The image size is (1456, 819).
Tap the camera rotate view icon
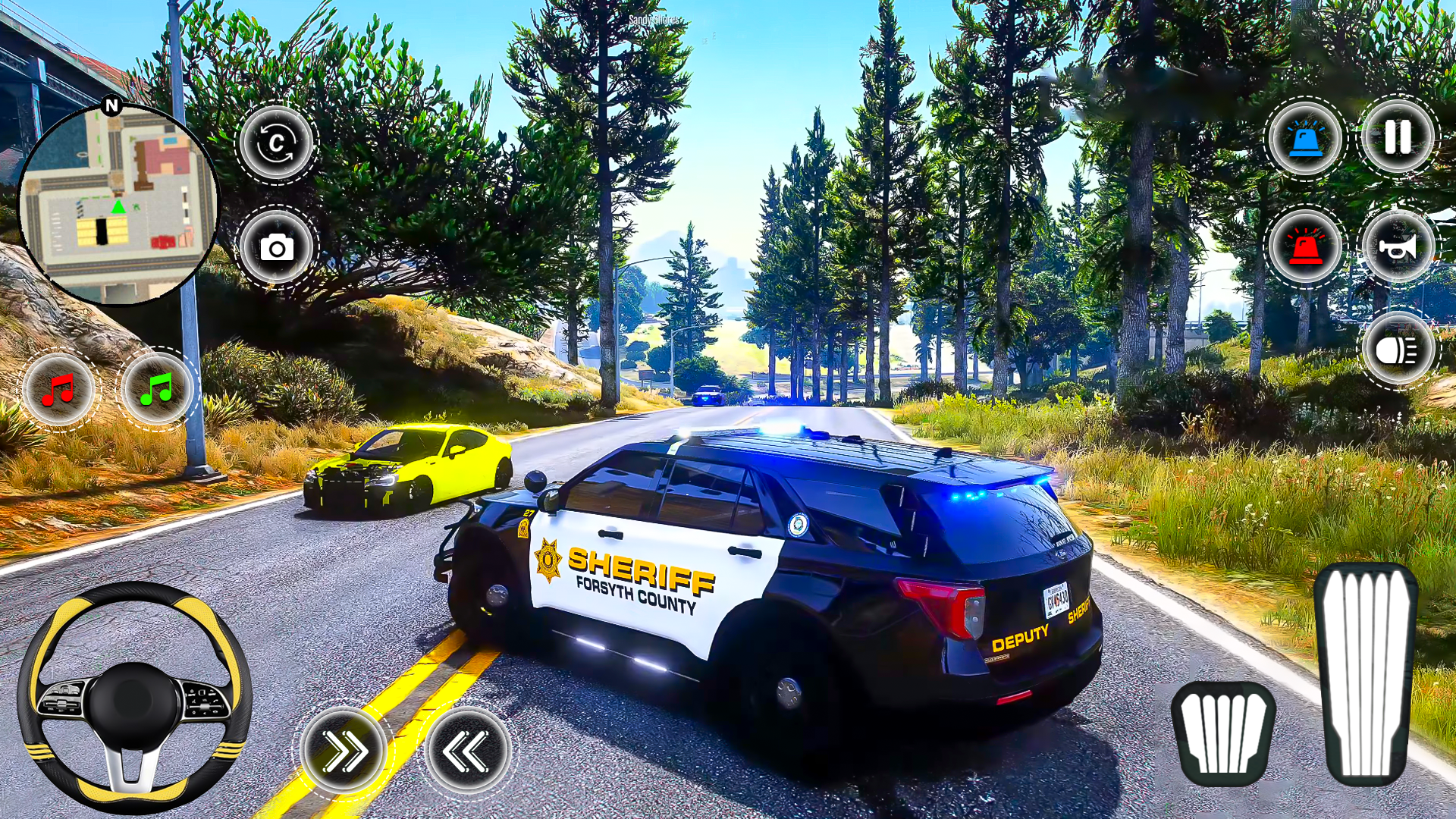click(278, 143)
